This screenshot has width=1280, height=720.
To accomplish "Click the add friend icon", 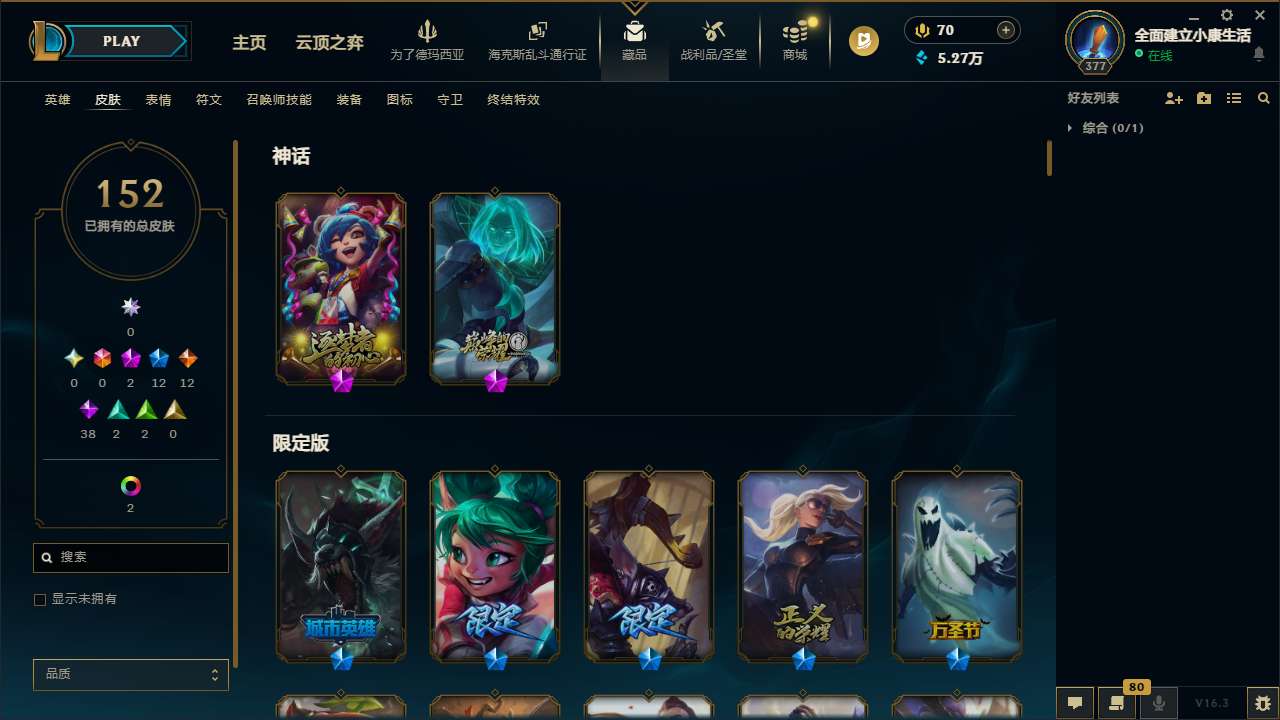I will (x=1174, y=99).
